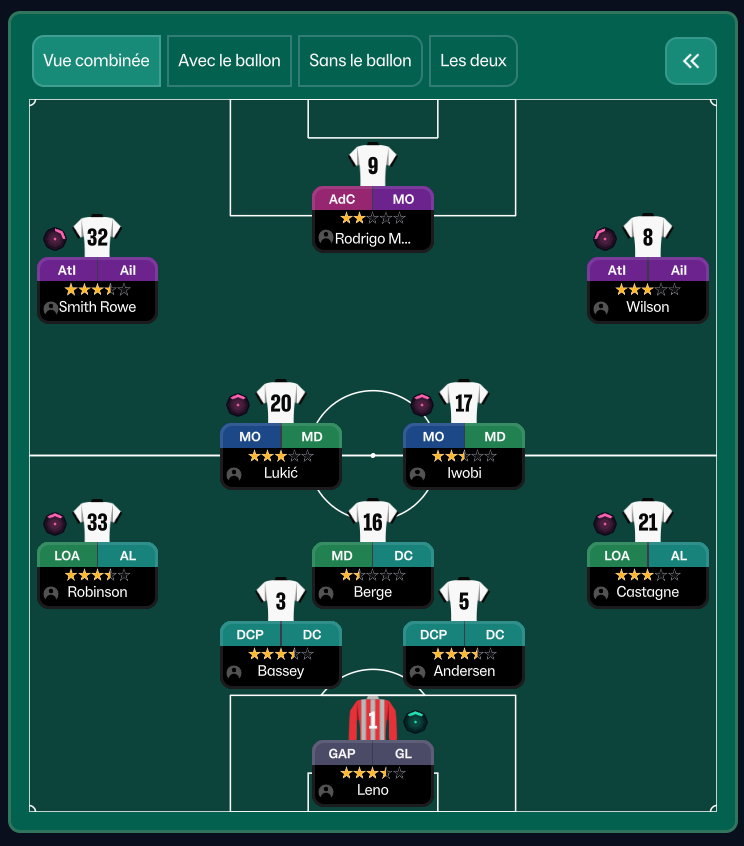
Task: Select Berge number 16 card
Action: pos(372,574)
